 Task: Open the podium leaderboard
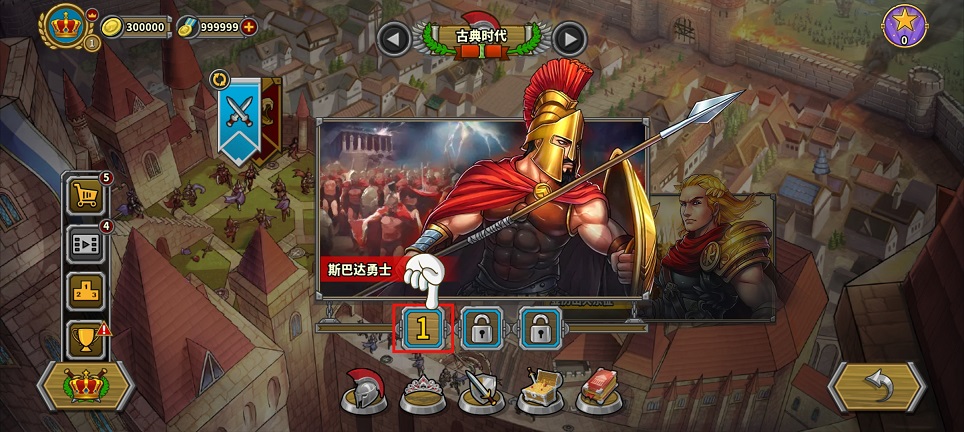click(86, 292)
